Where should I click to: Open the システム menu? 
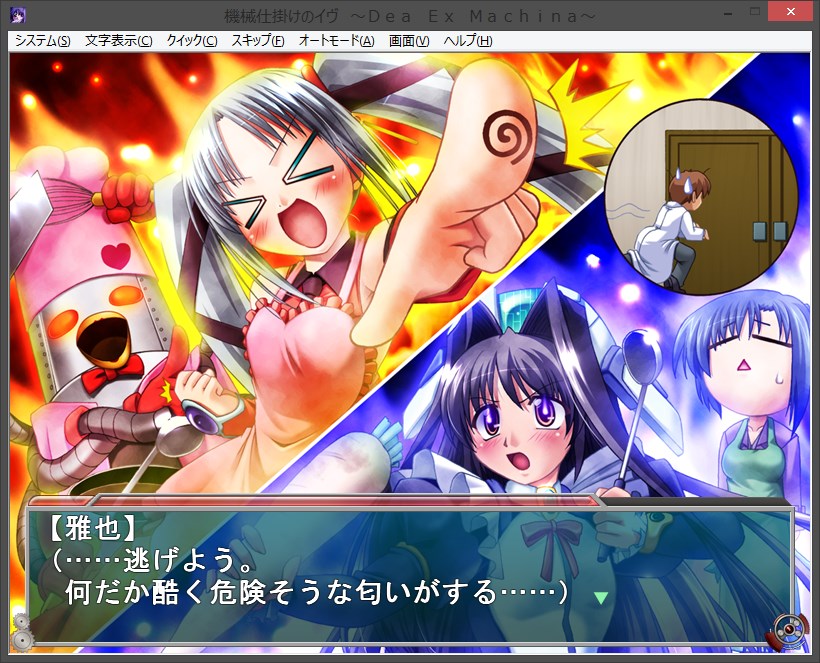coord(42,41)
